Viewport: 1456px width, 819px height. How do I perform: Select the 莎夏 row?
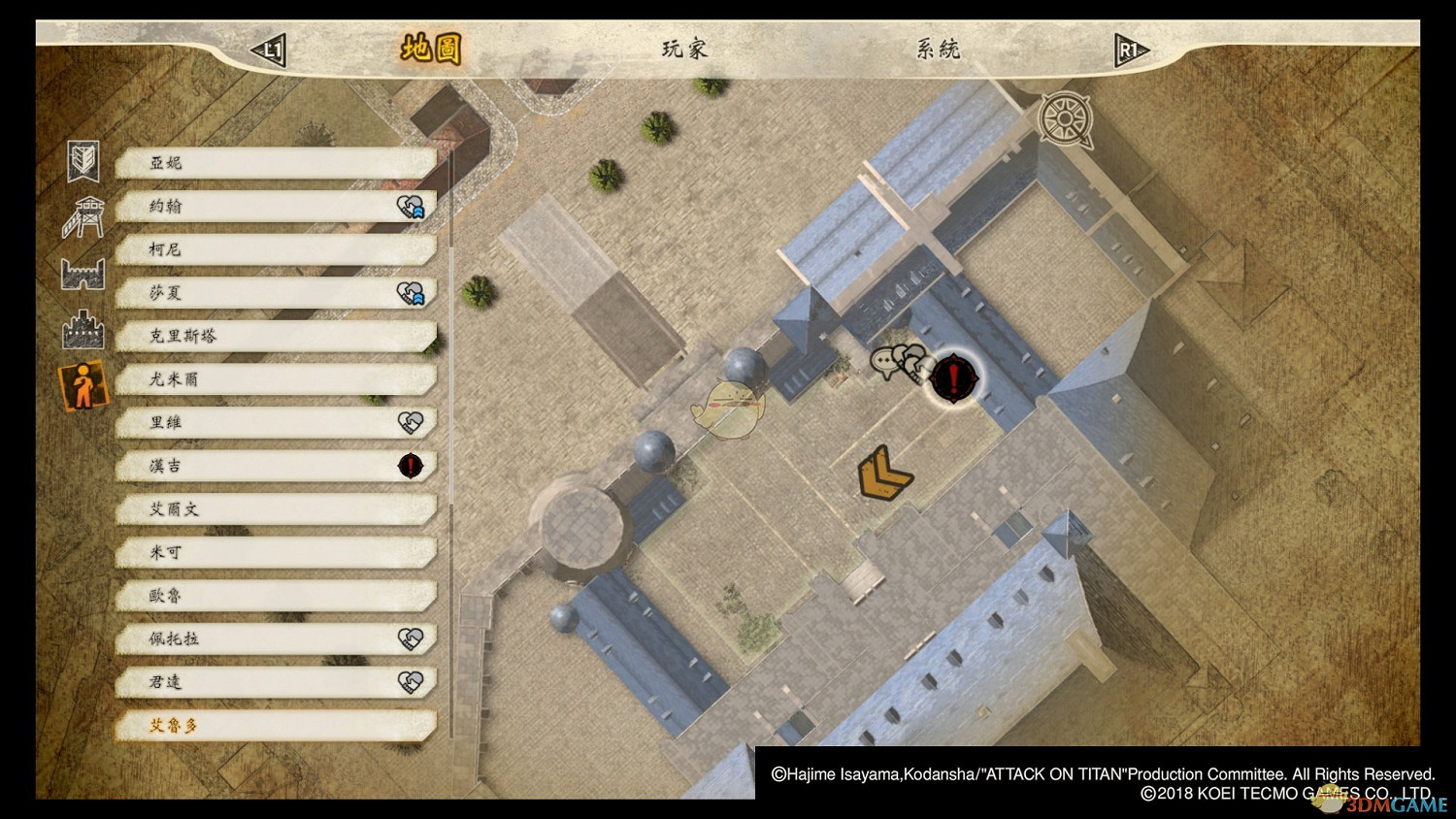point(276,293)
